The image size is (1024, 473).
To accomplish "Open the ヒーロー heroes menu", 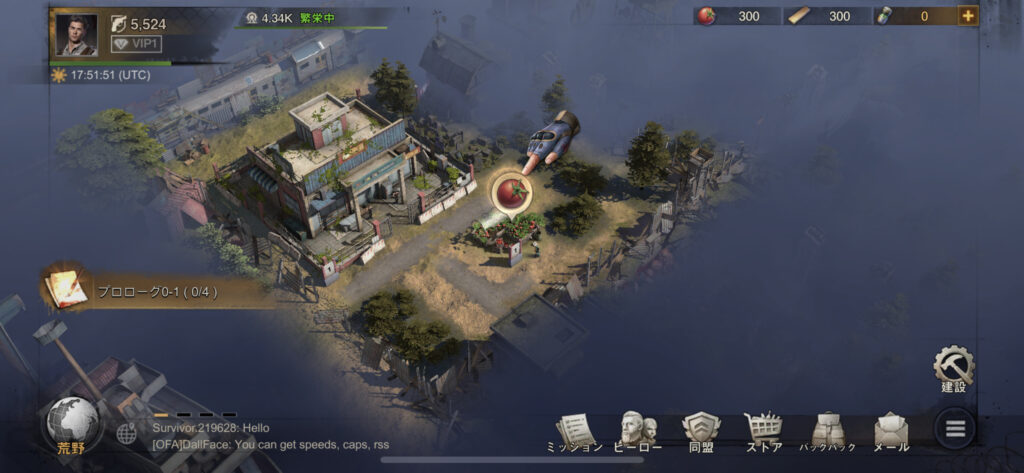I will click(x=638, y=432).
